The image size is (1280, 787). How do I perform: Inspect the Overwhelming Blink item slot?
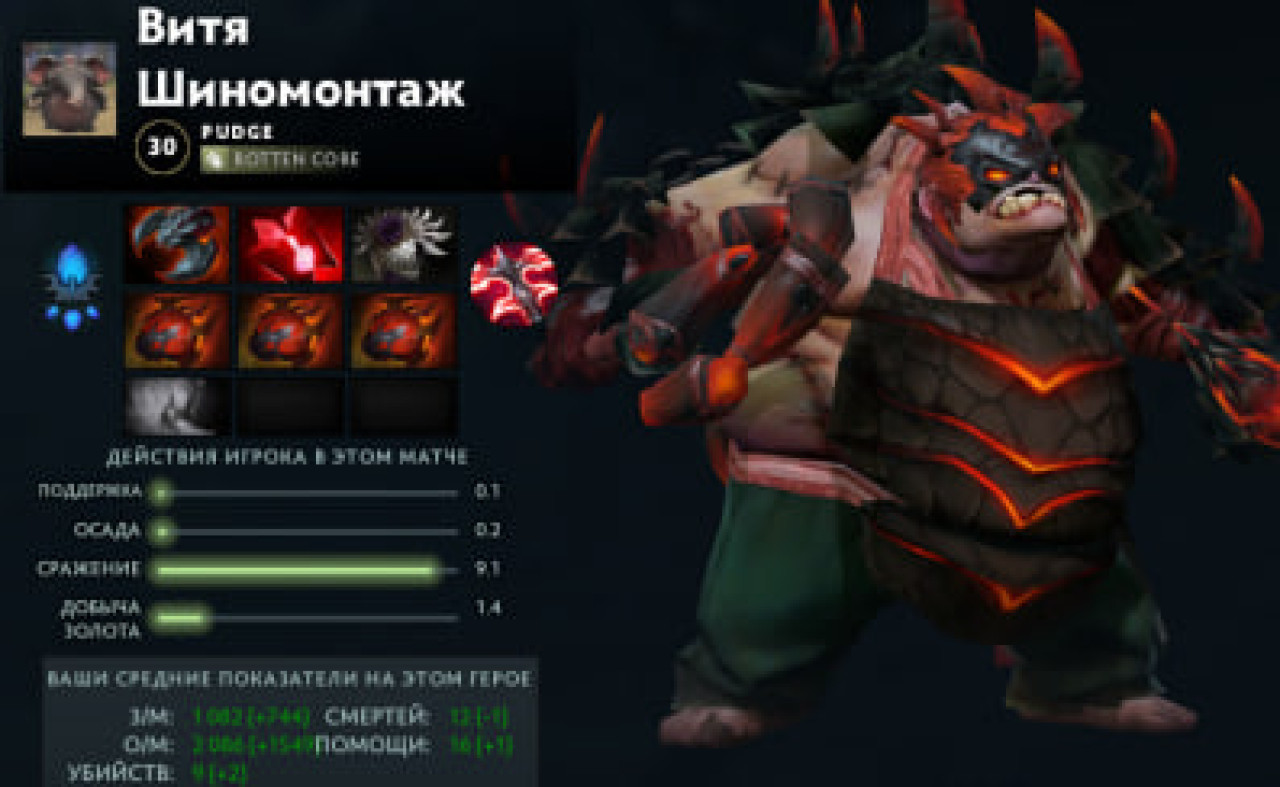tap(177, 245)
